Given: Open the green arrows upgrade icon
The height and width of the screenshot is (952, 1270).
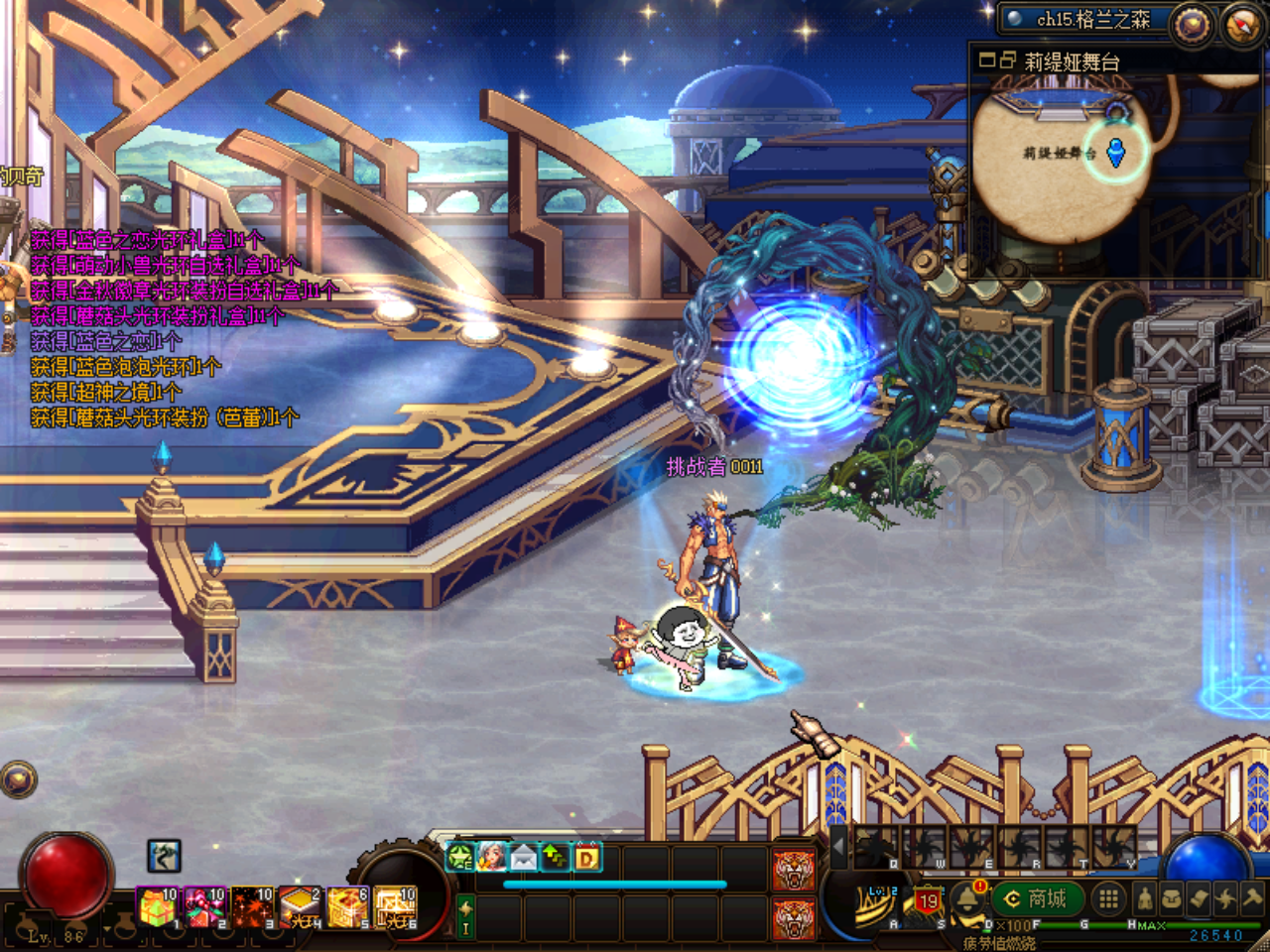Looking at the screenshot, I should click(555, 857).
